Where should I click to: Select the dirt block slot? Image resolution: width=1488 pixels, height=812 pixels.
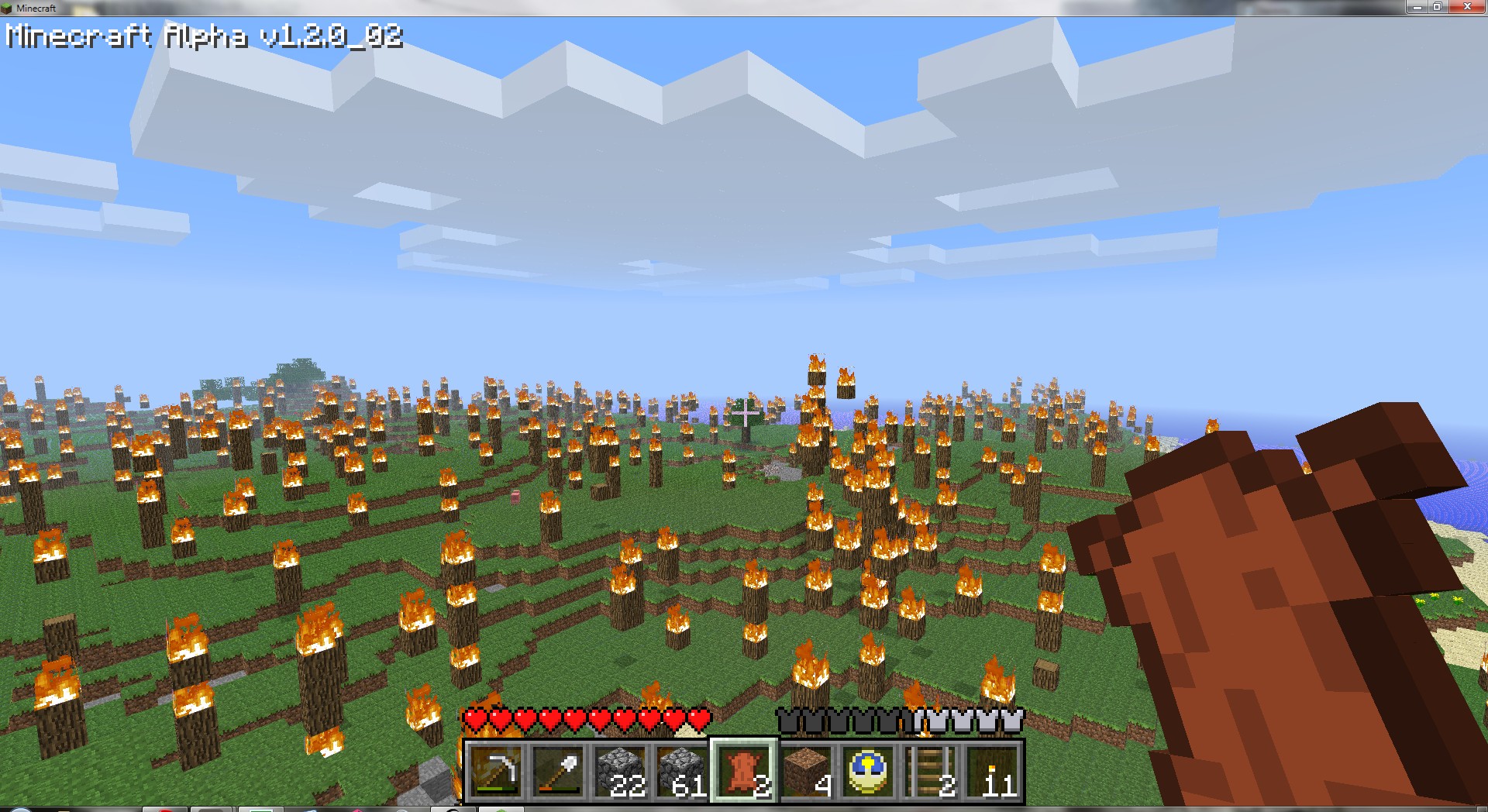806,771
